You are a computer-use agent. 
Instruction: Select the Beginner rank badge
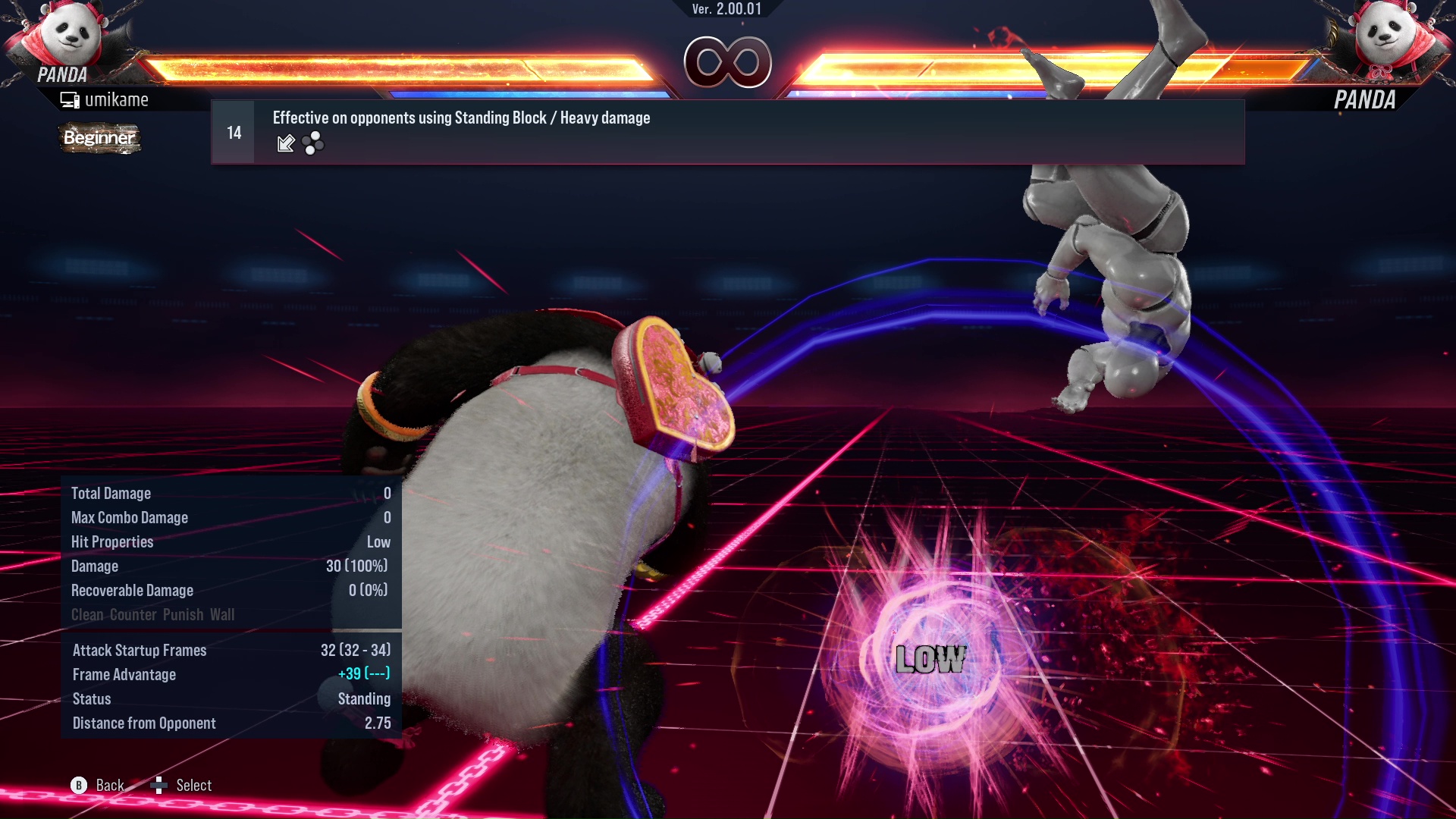(x=99, y=139)
